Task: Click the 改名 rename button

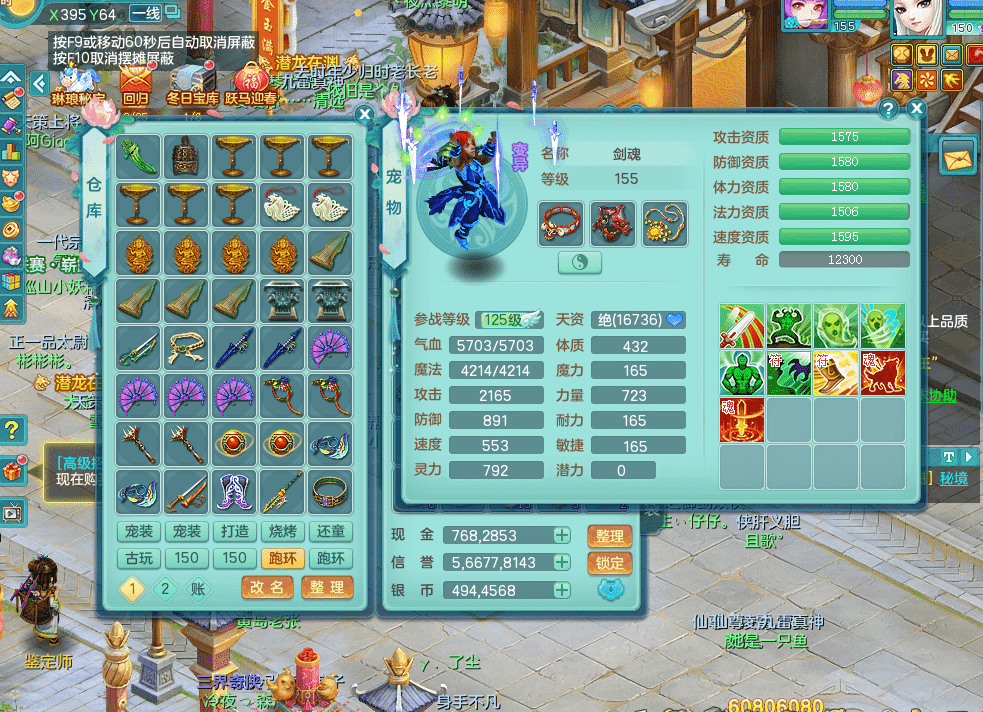Action: (x=267, y=587)
